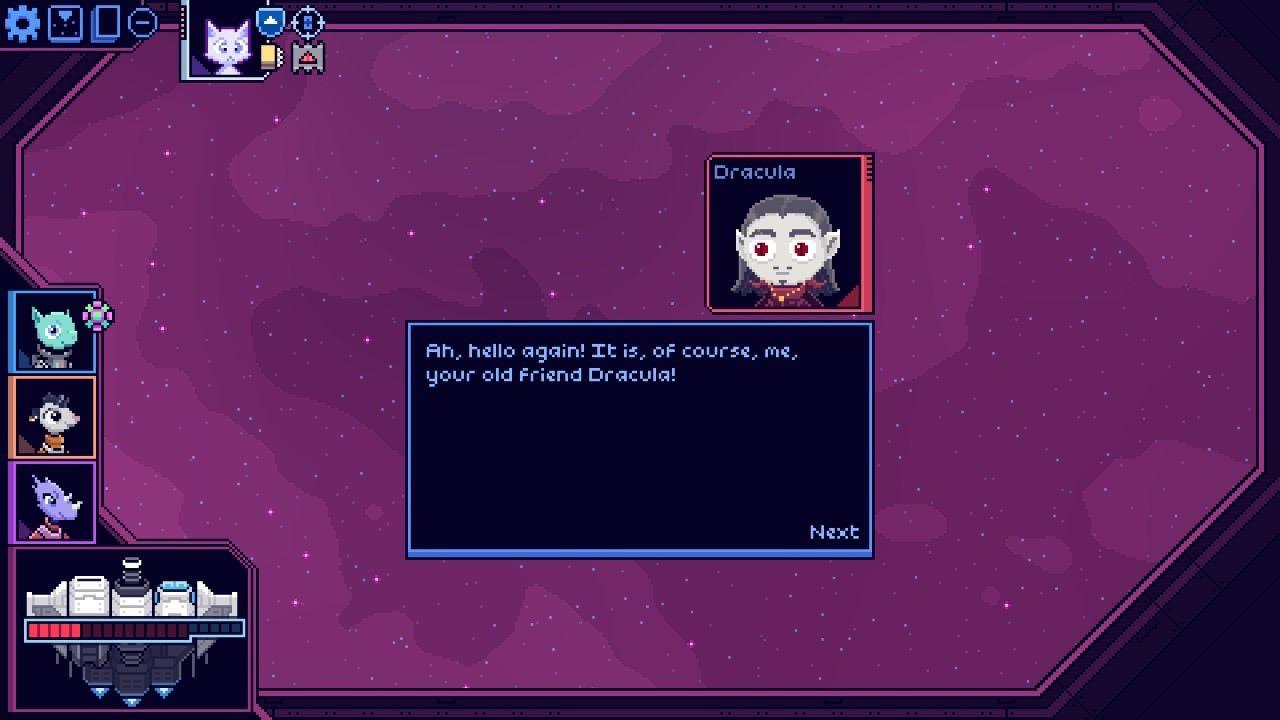Open the settings gear menu
The image size is (1280, 720).
[22, 23]
